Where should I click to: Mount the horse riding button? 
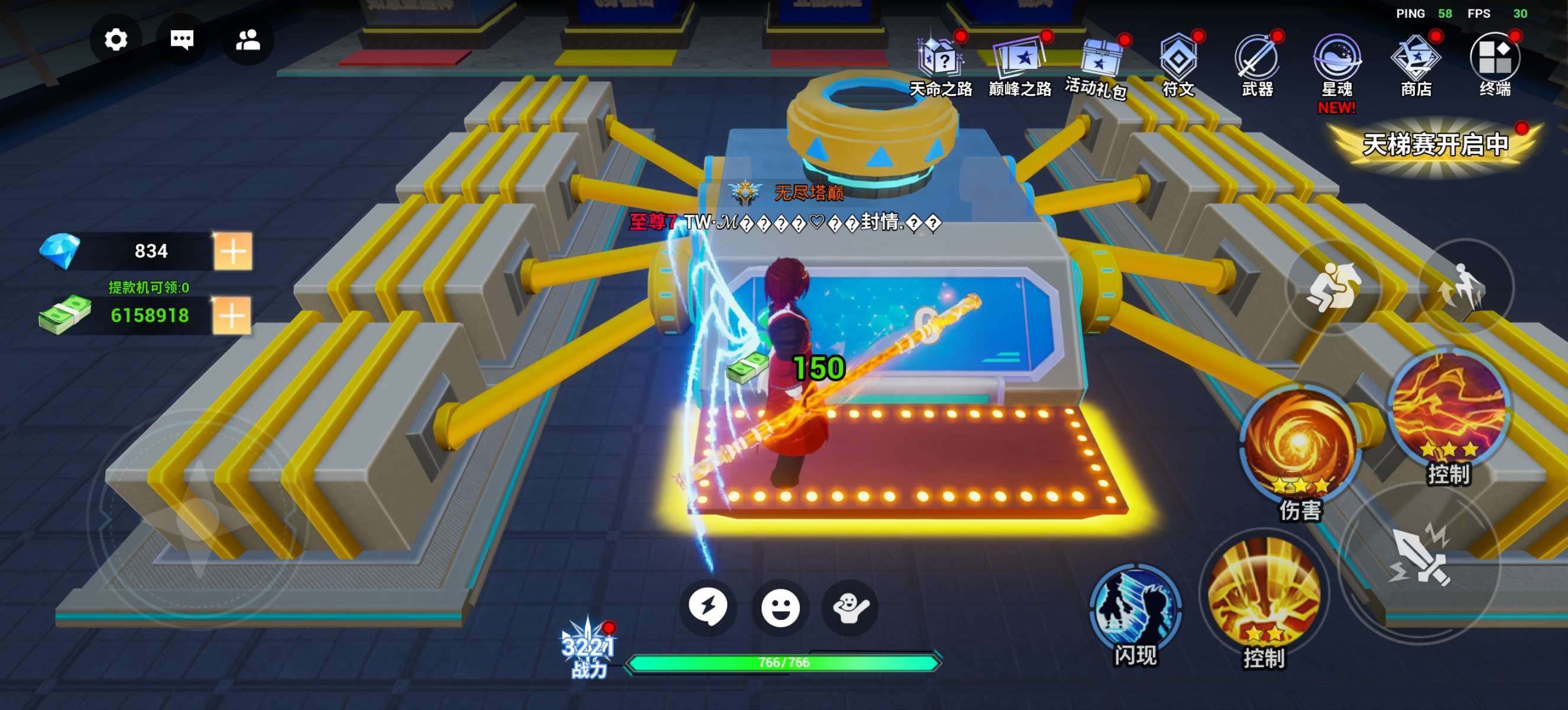tap(1334, 288)
